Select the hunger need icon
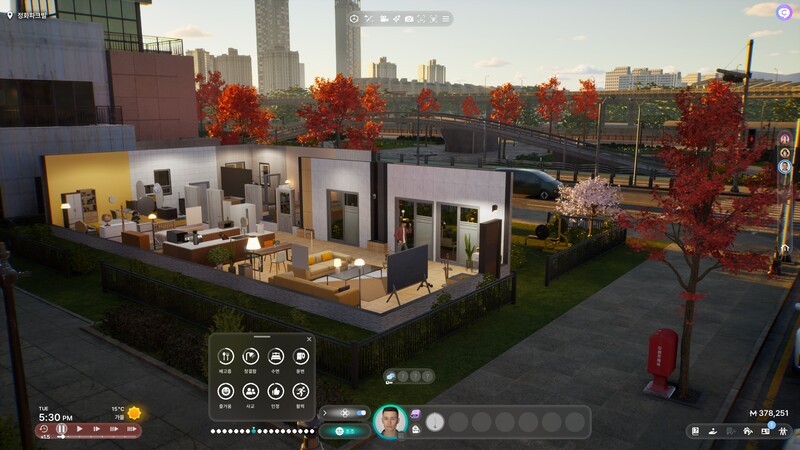This screenshot has height=450, width=800. click(225, 356)
